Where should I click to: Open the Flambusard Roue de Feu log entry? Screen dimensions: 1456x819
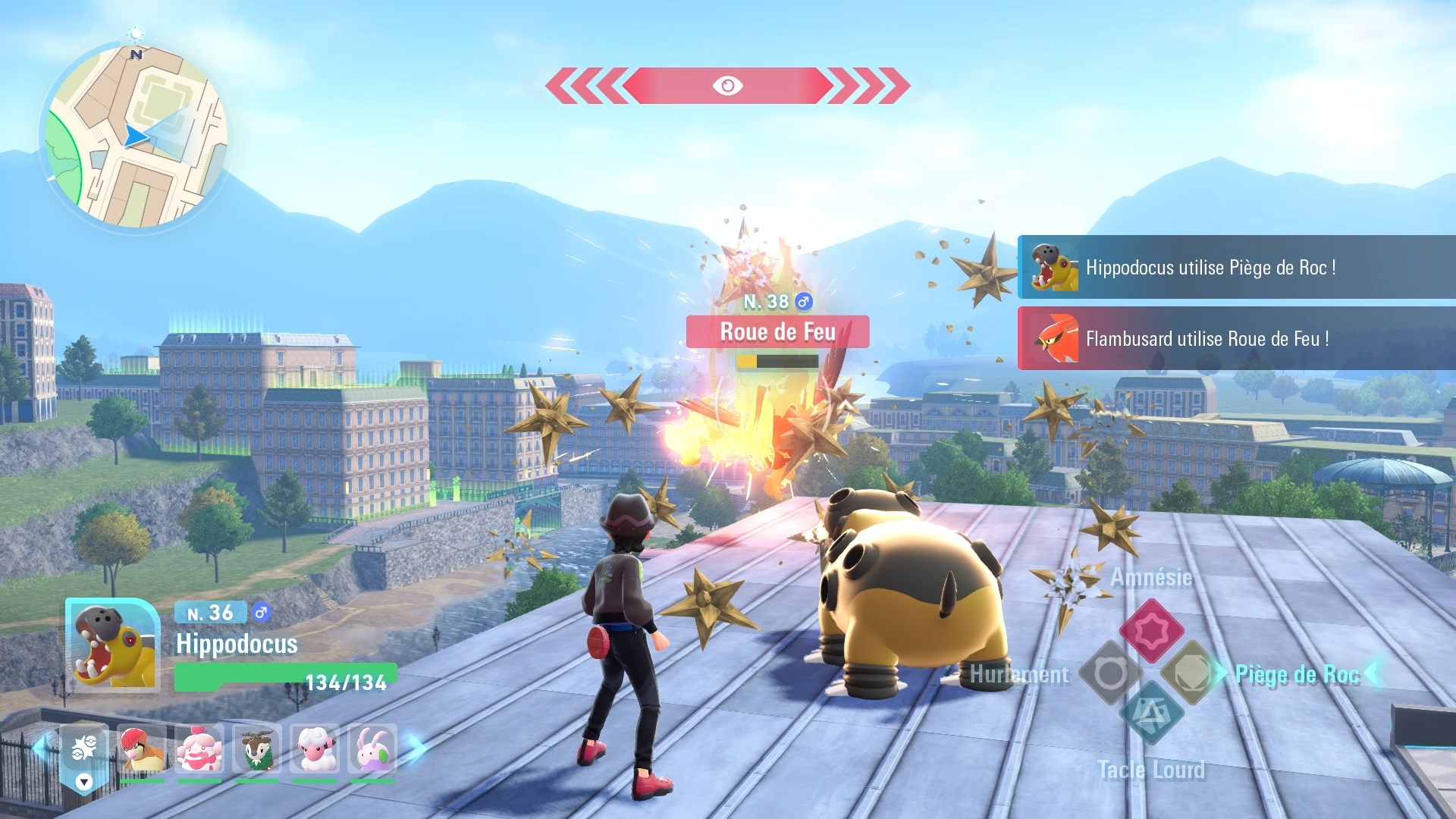point(1236,338)
